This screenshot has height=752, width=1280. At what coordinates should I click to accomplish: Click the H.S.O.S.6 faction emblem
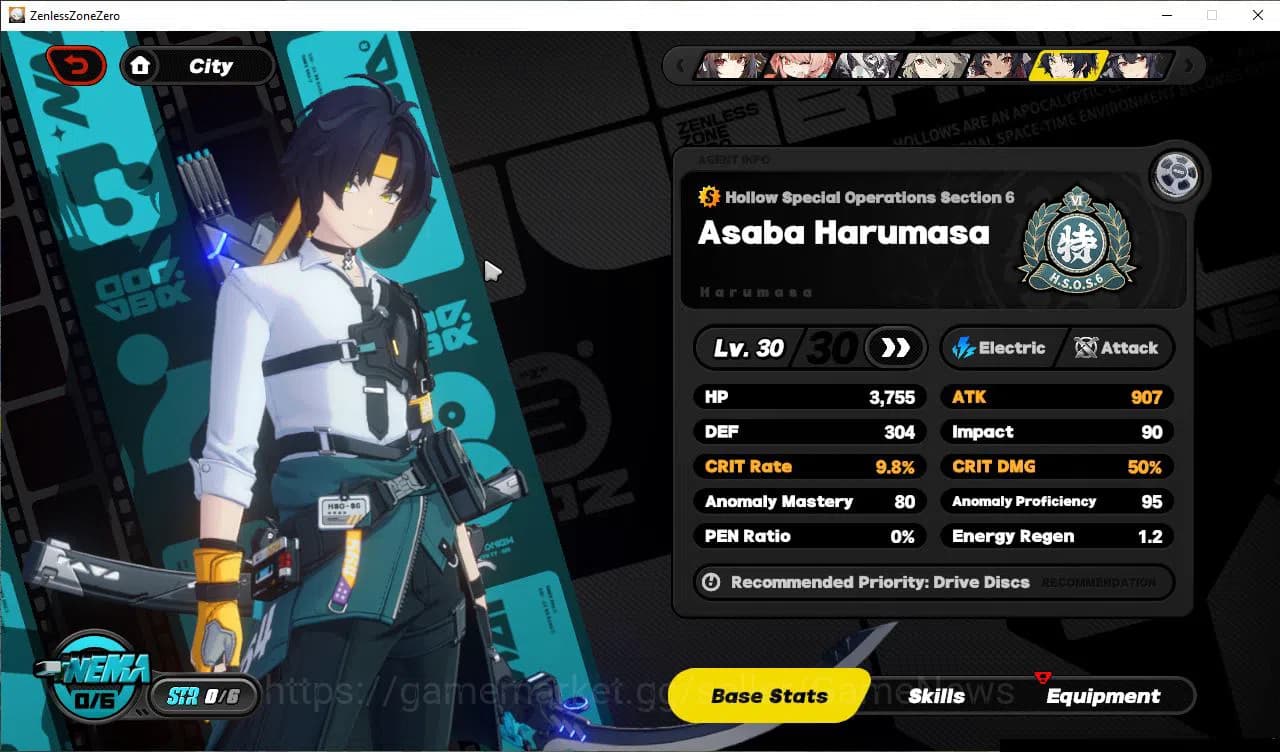tap(1077, 236)
